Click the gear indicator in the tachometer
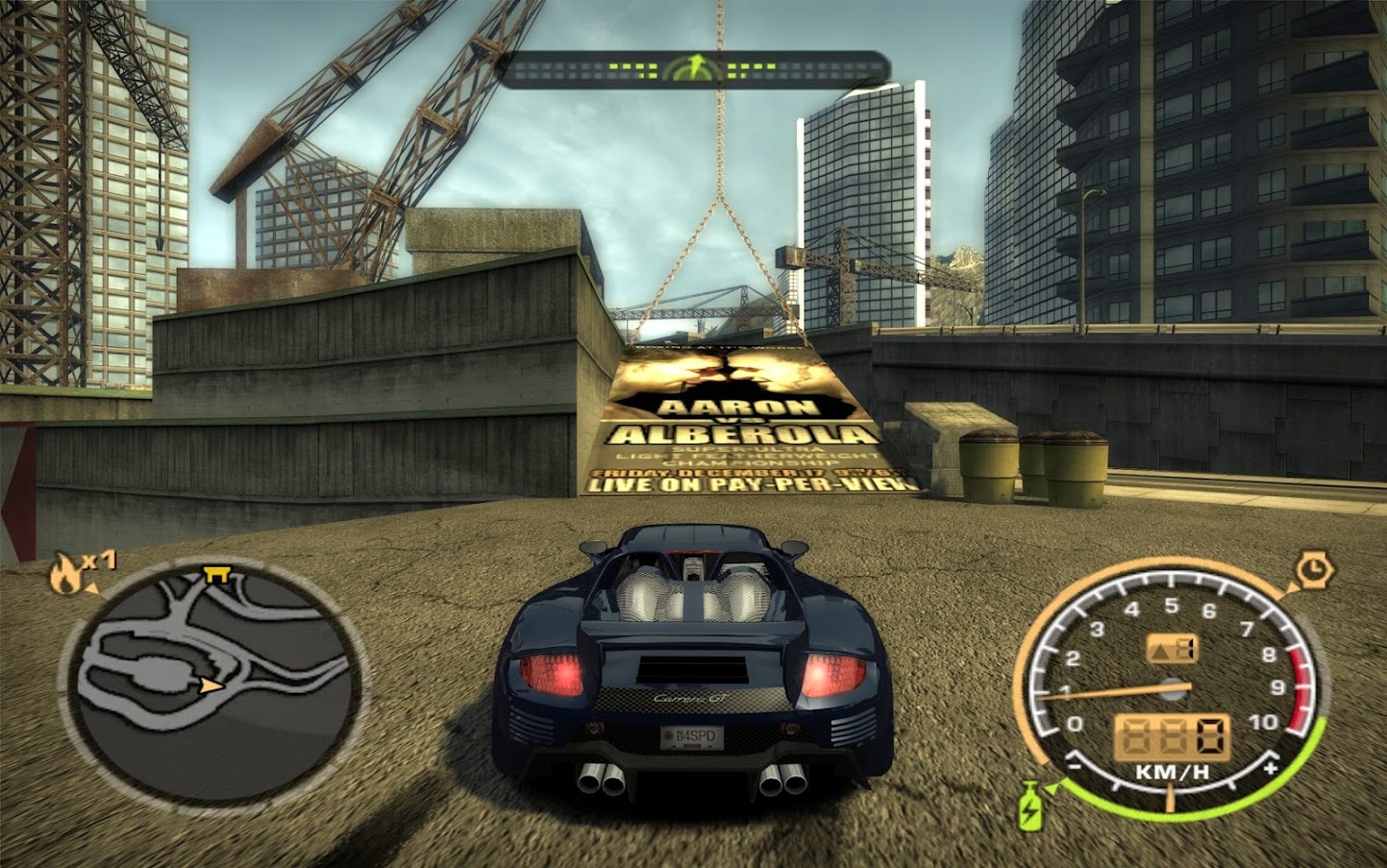1387x868 pixels. tap(1172, 649)
